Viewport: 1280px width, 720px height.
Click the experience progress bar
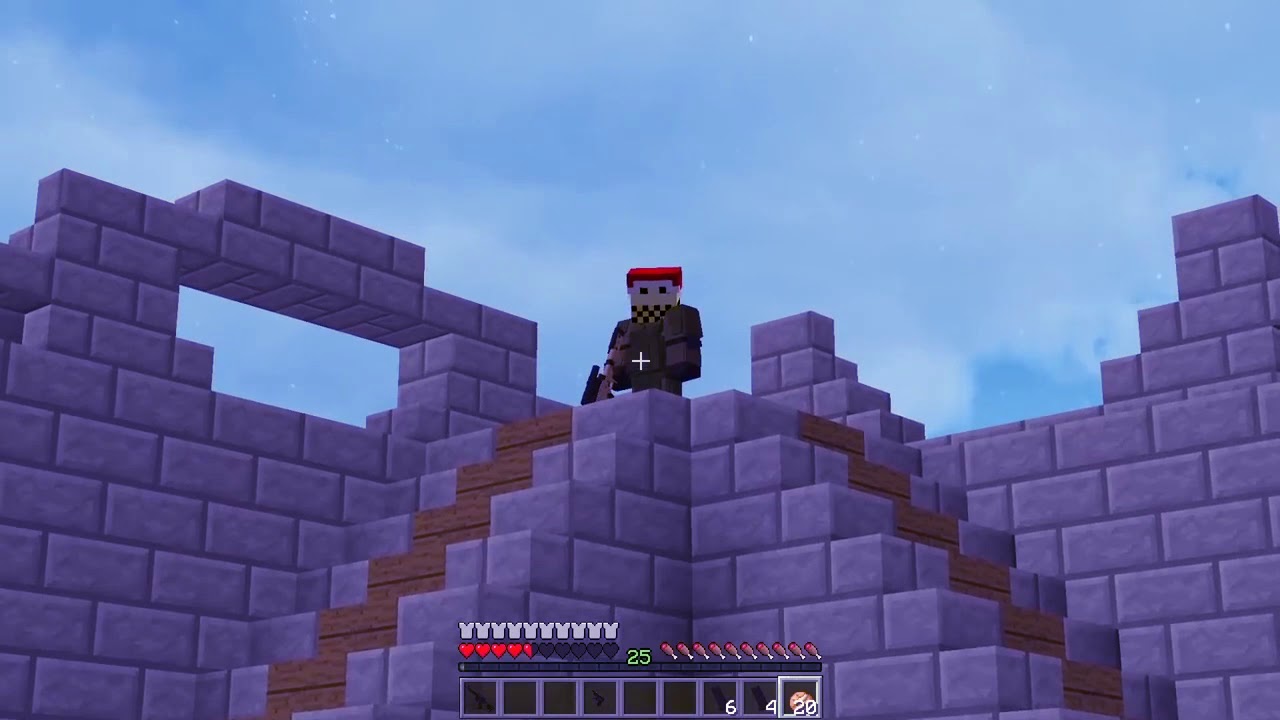coord(640,665)
